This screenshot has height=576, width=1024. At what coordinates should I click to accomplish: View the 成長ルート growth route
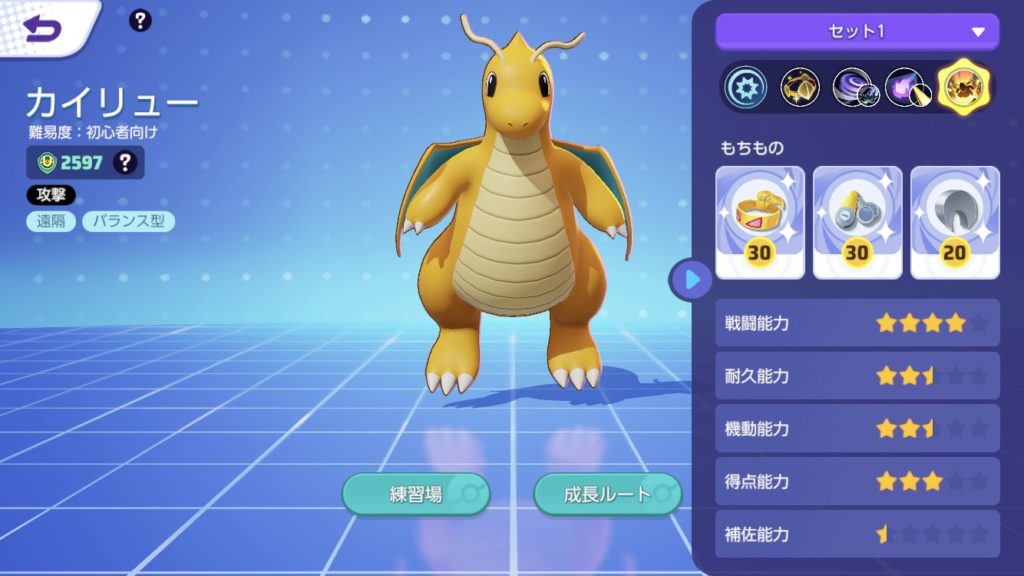607,493
